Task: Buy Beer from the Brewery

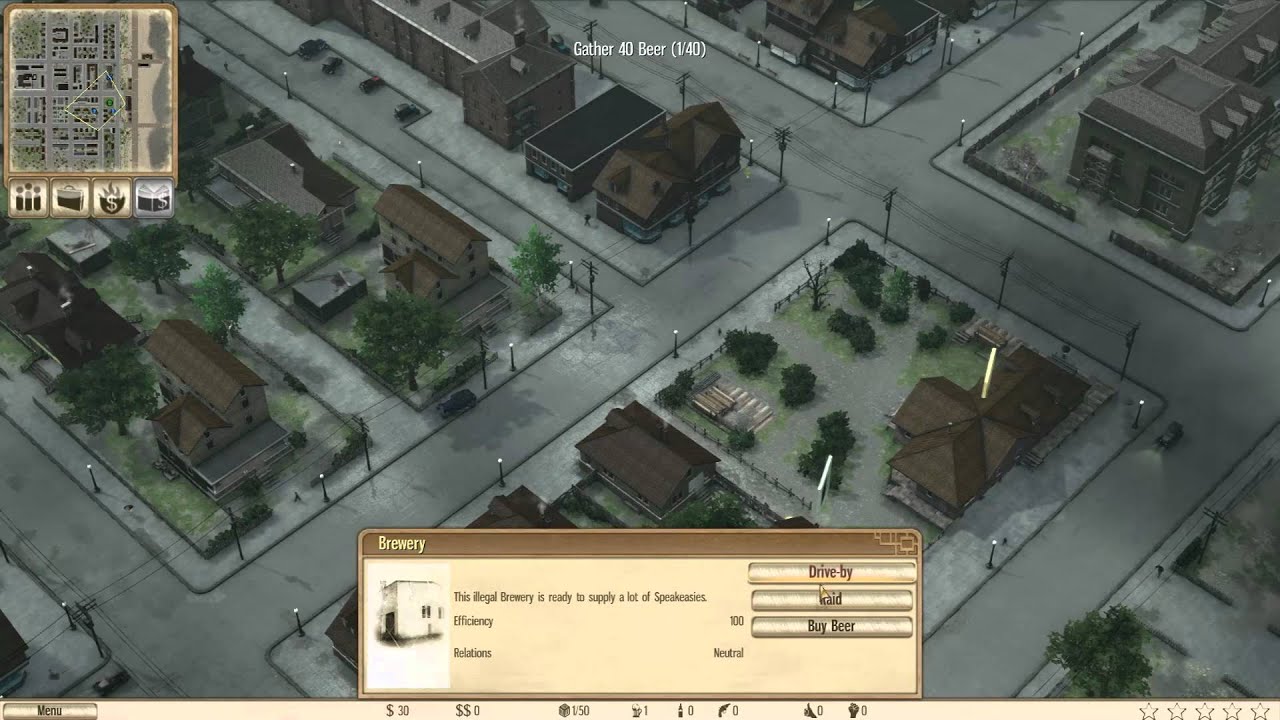Action: (x=831, y=626)
